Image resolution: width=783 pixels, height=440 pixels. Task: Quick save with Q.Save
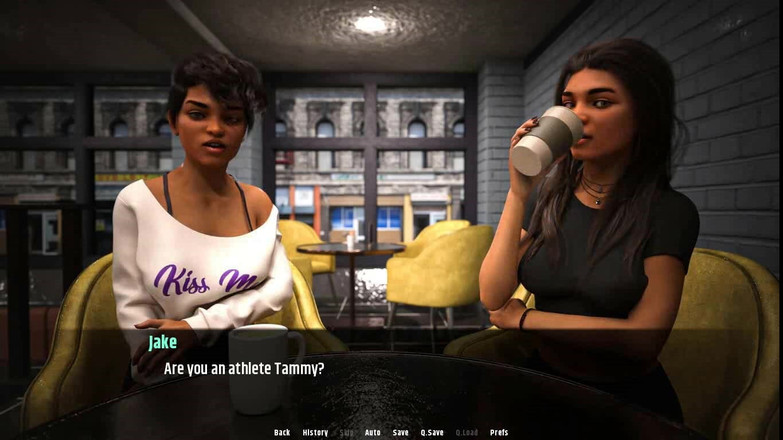(x=432, y=432)
